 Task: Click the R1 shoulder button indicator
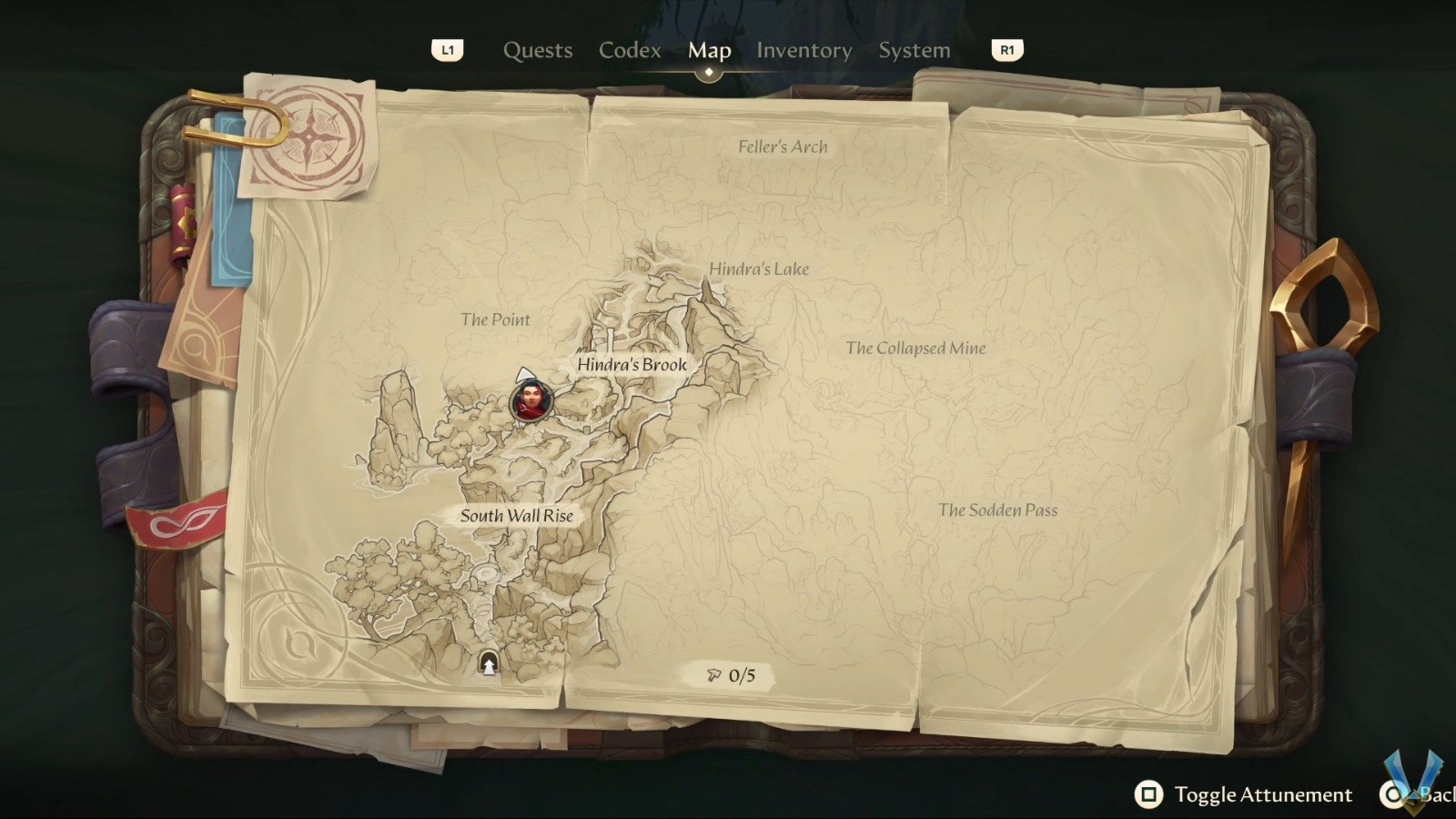pyautogui.click(x=1006, y=51)
